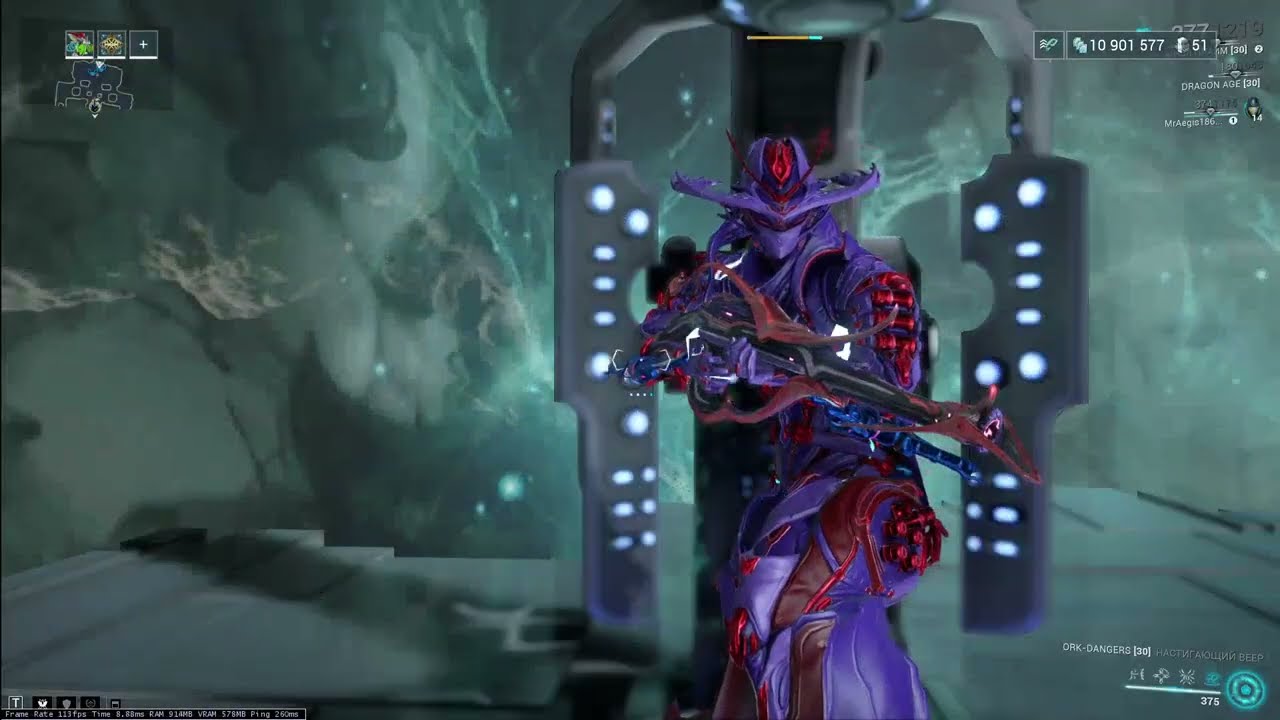The width and height of the screenshot is (1280, 720).
Task: Open the first squad buff icon
Action: tap(80, 45)
